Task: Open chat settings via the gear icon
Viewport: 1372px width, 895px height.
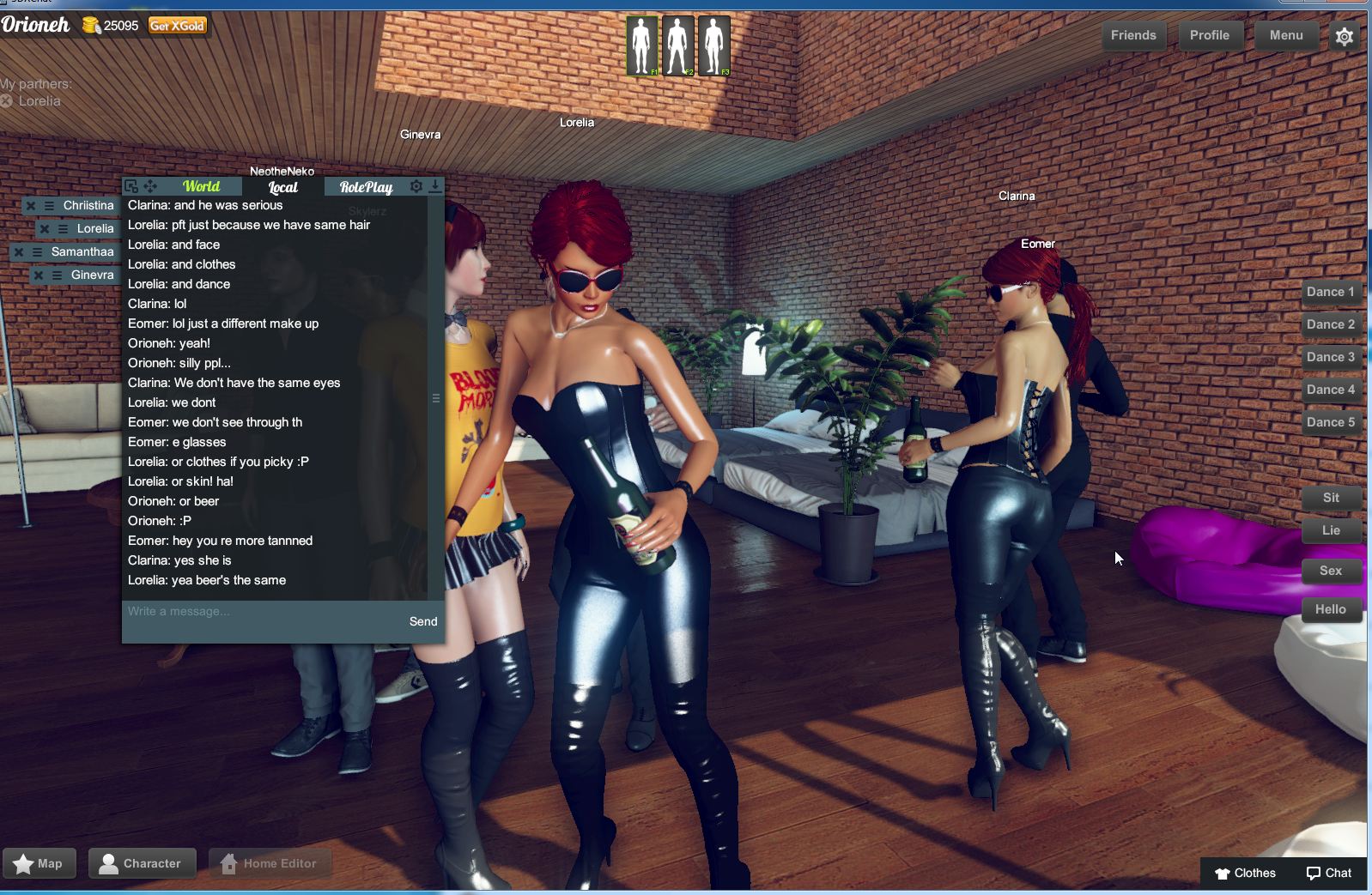Action: click(416, 186)
